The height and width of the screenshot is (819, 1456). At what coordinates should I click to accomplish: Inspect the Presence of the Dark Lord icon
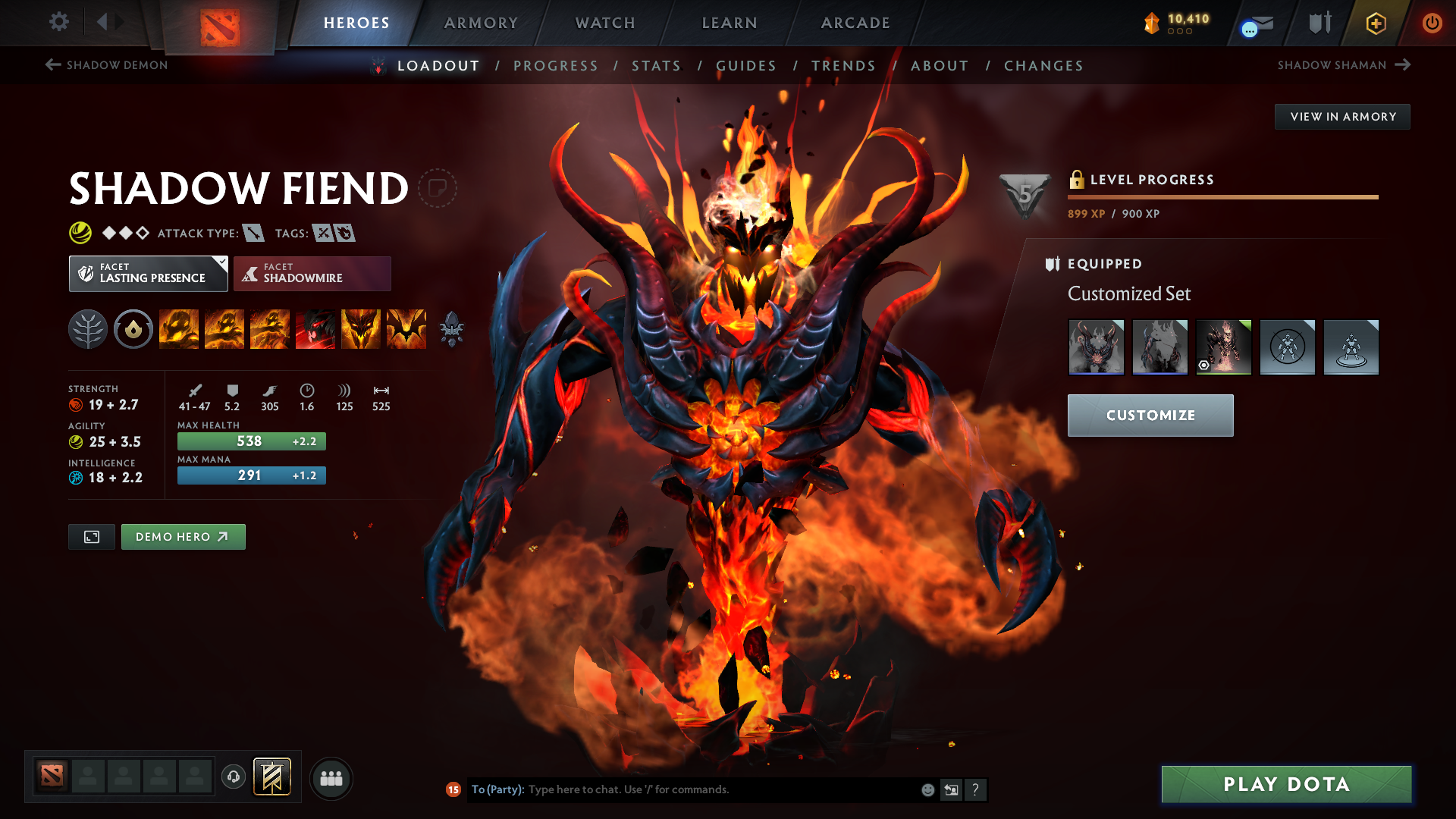click(x=360, y=329)
